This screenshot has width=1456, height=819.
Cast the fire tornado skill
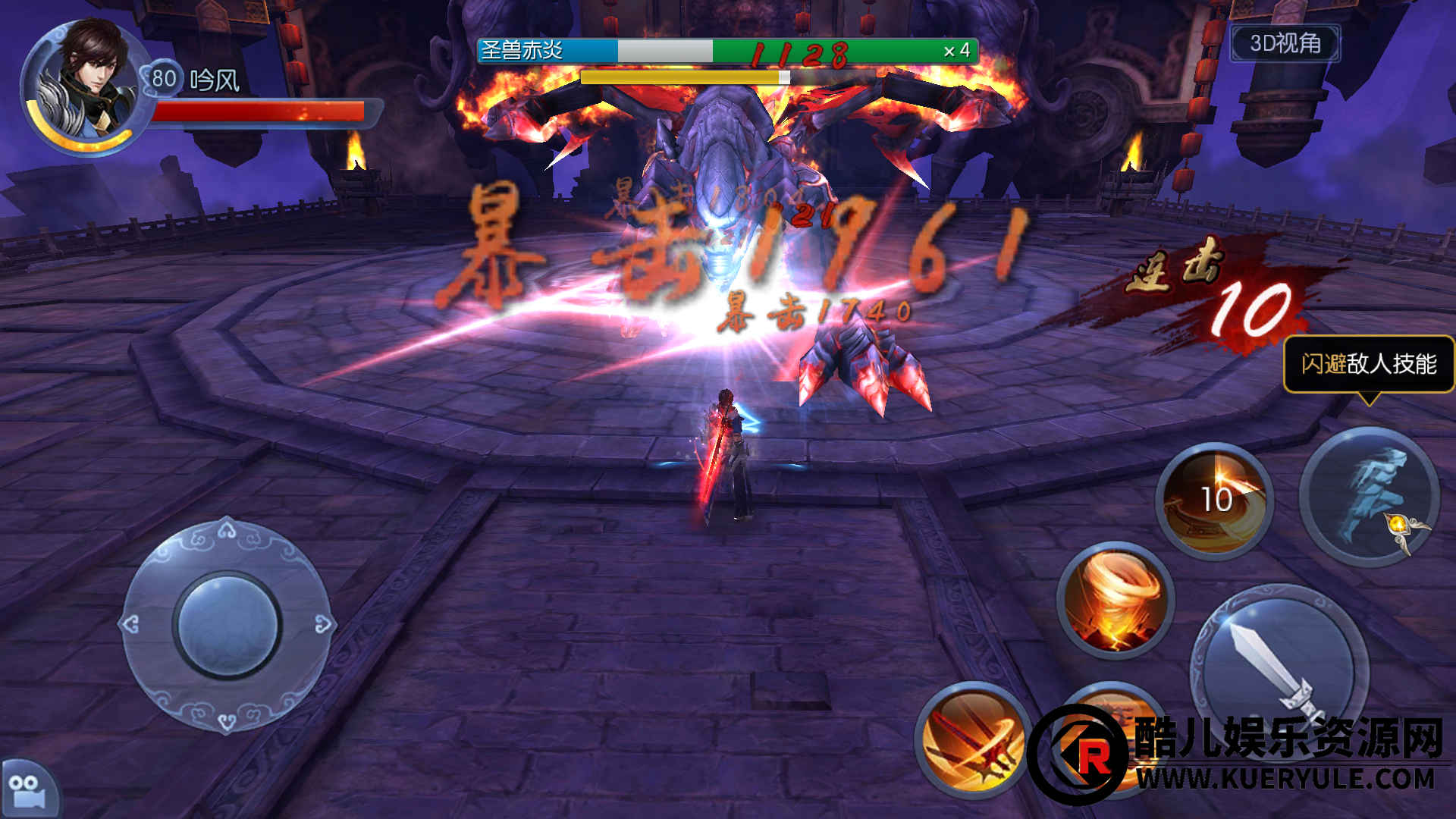[1116, 600]
